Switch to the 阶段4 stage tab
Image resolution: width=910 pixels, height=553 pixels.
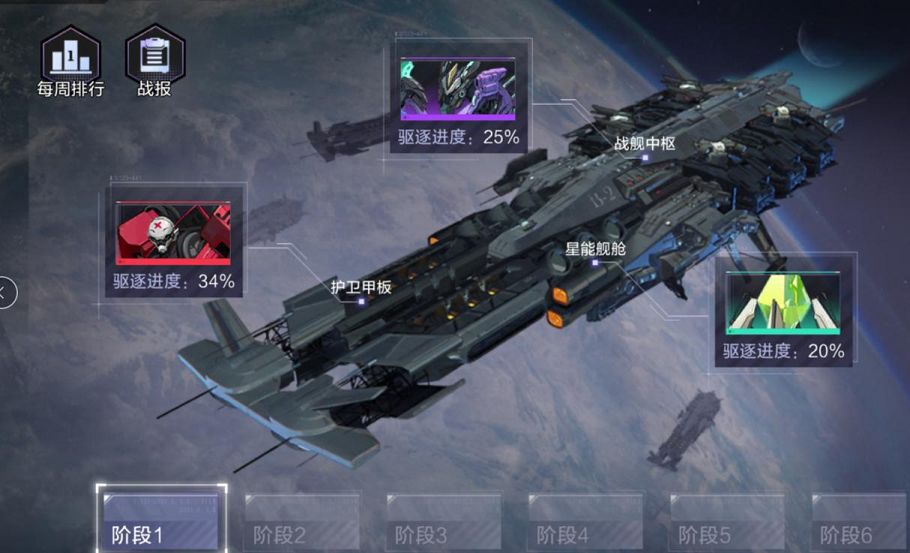coord(585,522)
